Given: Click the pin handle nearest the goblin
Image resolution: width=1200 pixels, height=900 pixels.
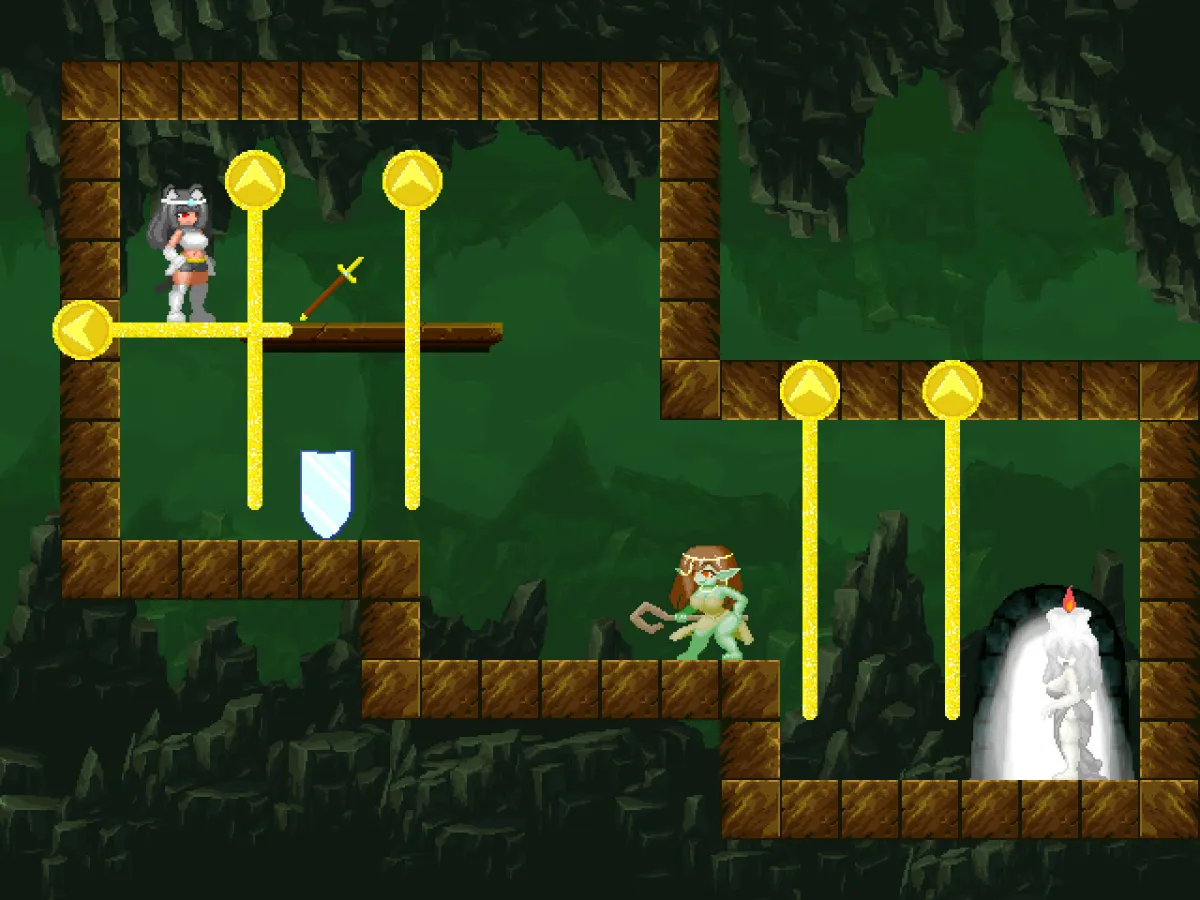Looking at the screenshot, I should pyautogui.click(x=809, y=390).
